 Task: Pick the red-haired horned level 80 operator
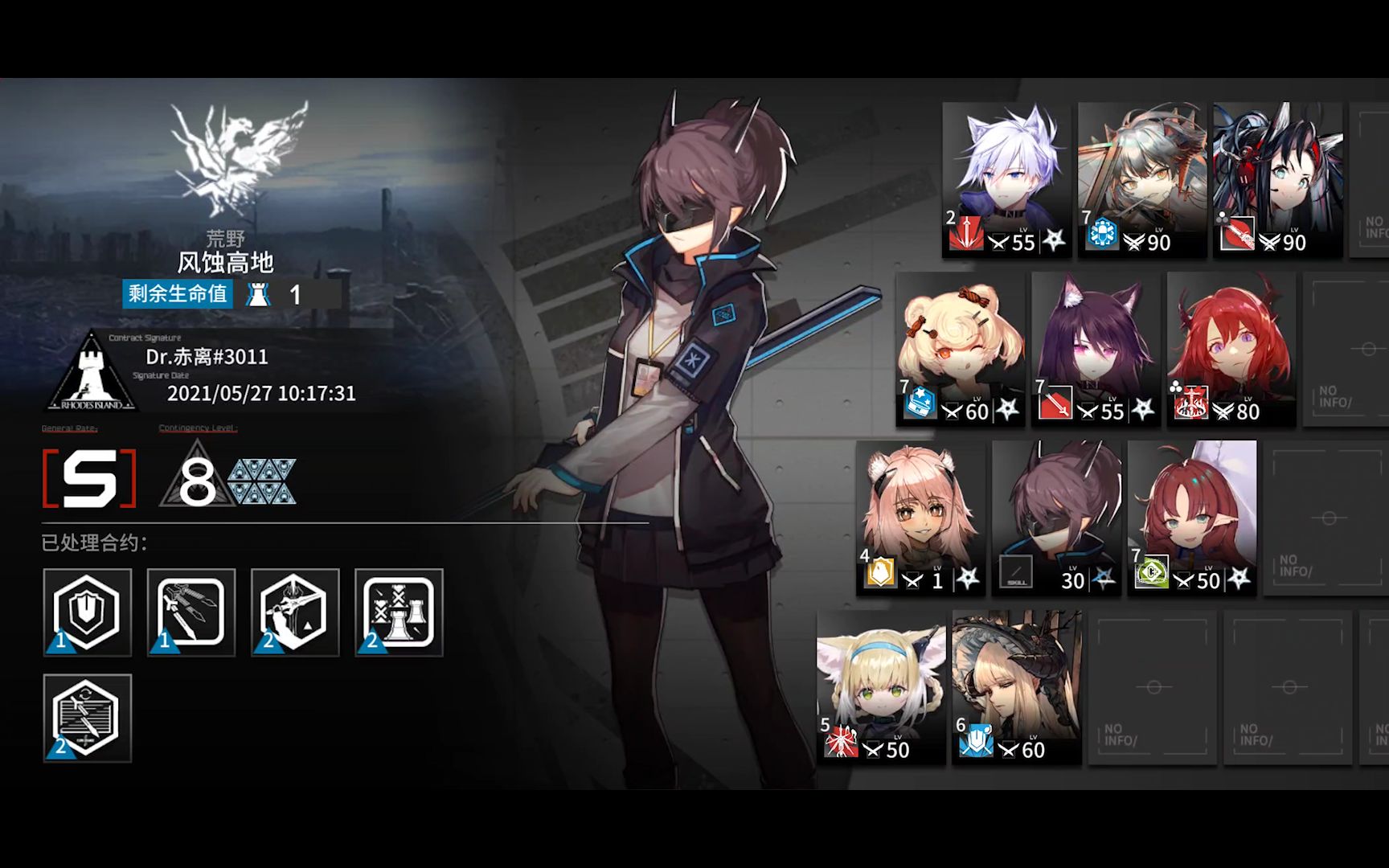[x=1231, y=347]
